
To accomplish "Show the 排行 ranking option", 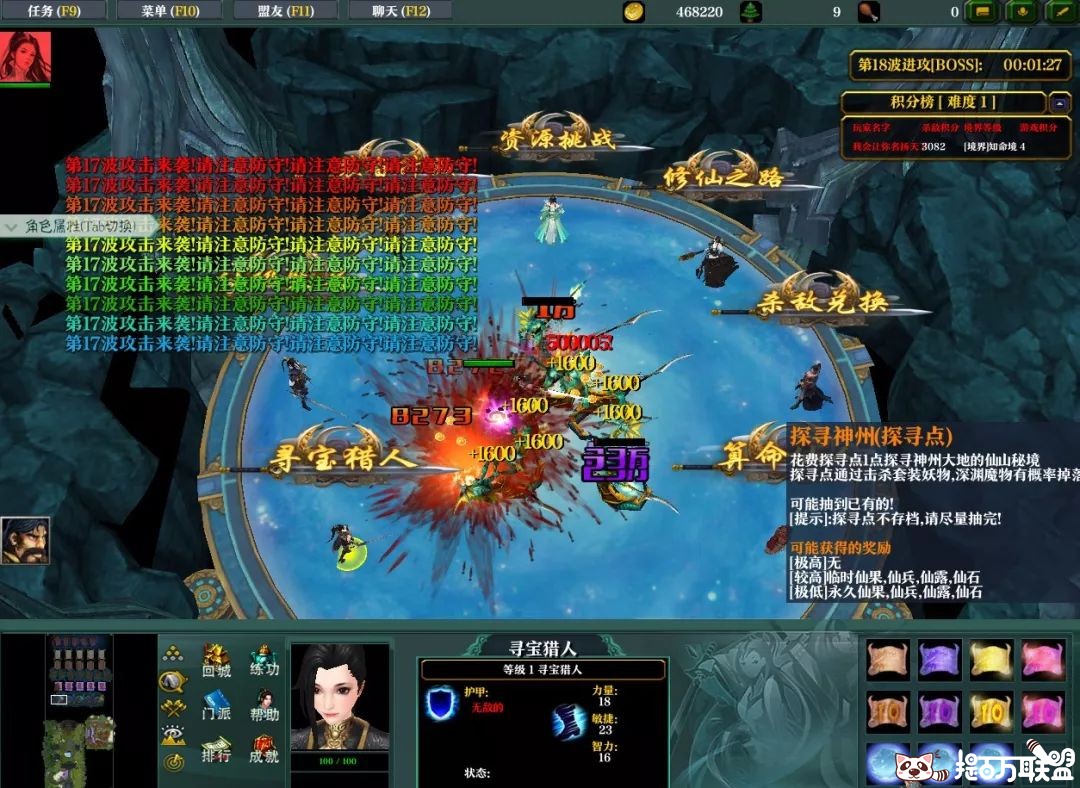I will point(216,750).
